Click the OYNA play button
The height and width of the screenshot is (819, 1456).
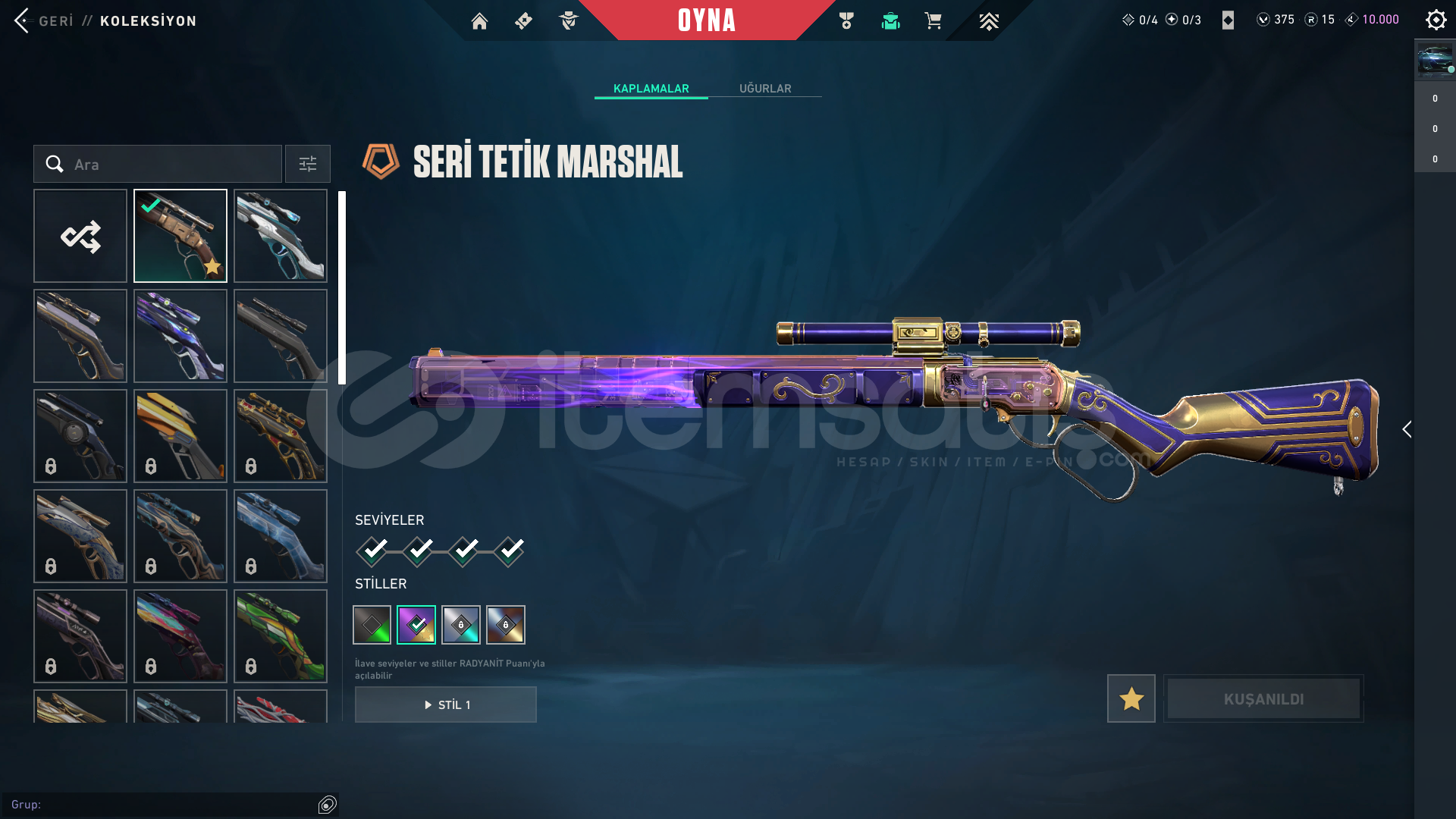706,20
